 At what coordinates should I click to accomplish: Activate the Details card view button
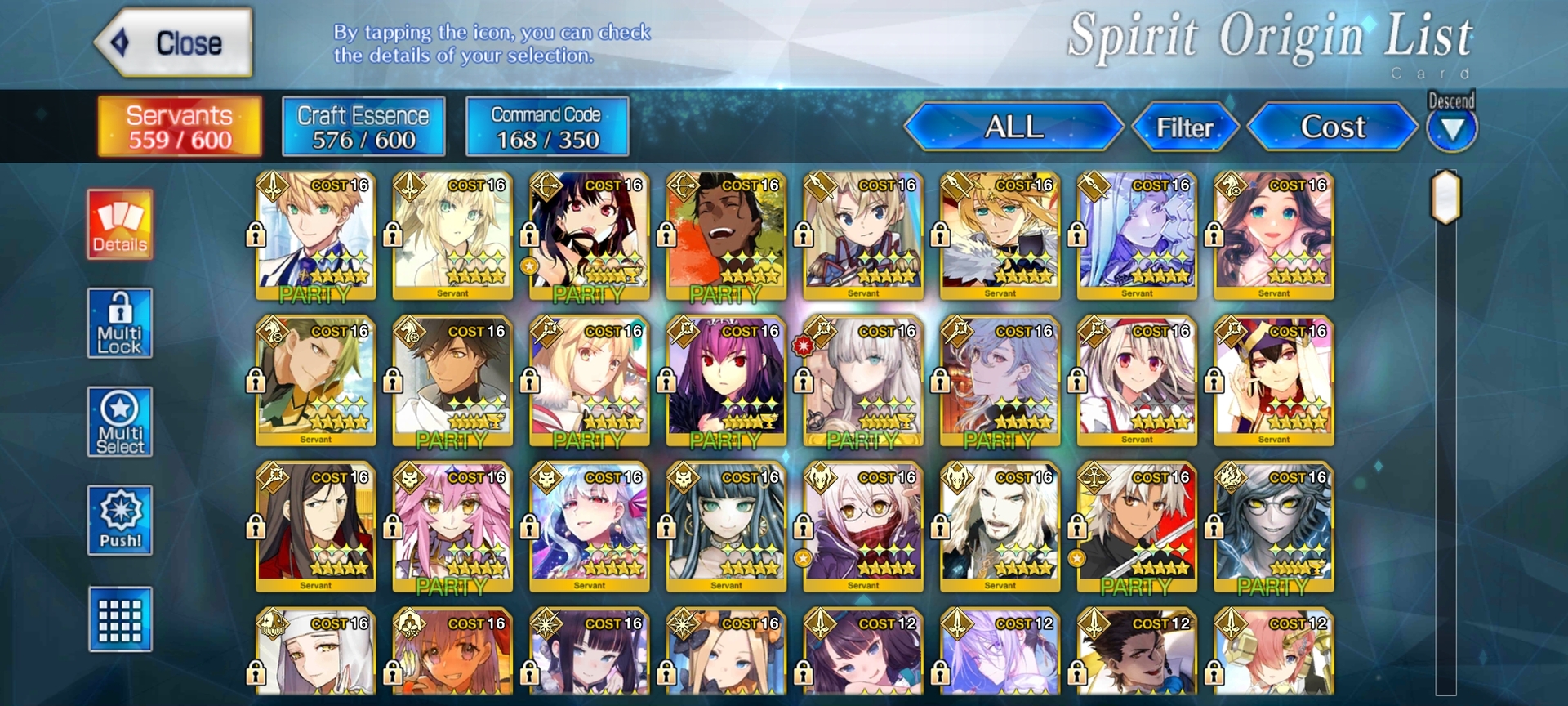pyautogui.click(x=120, y=225)
